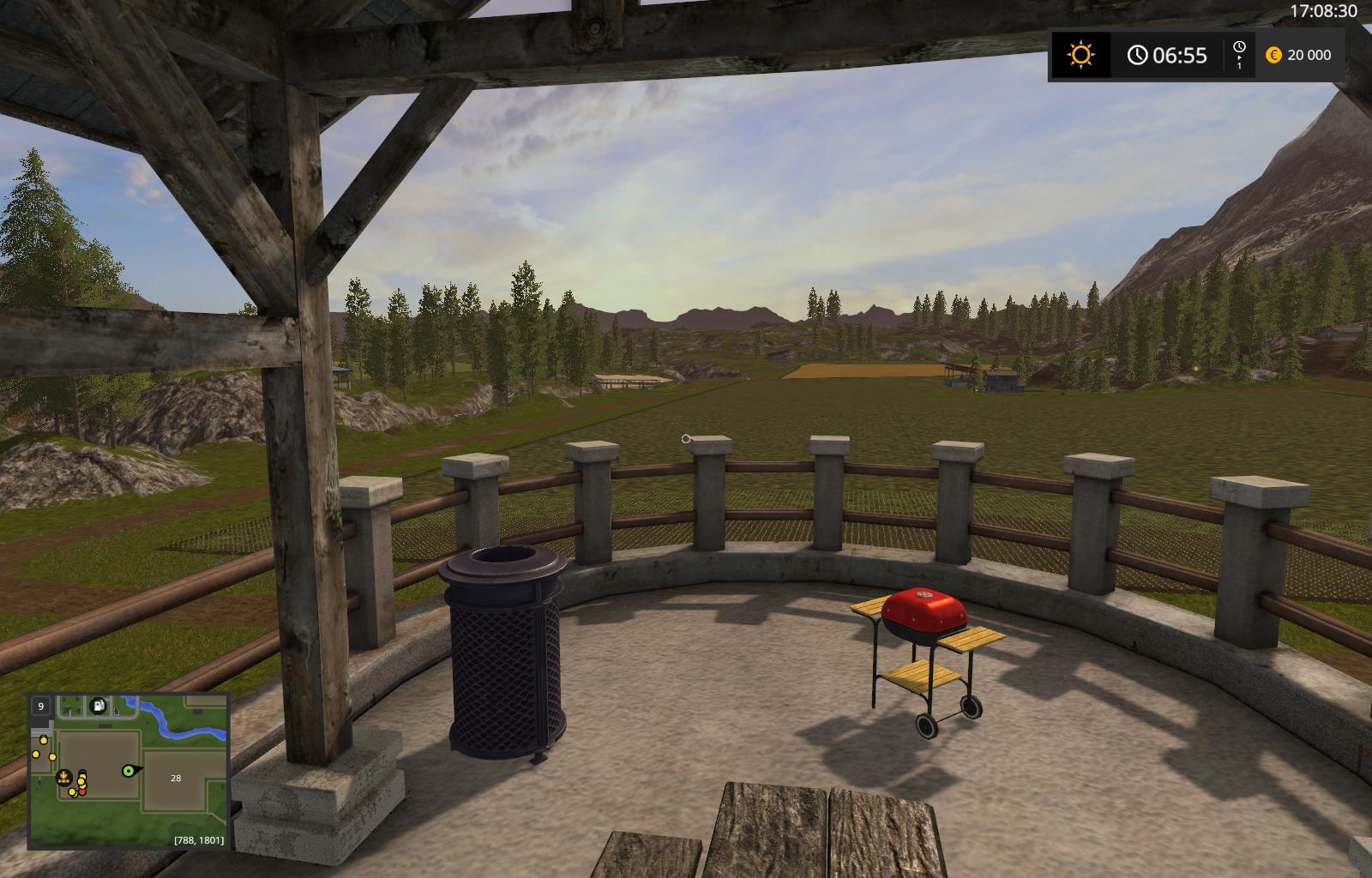Click the sun weather icon
1372x878 pixels.
(1081, 56)
